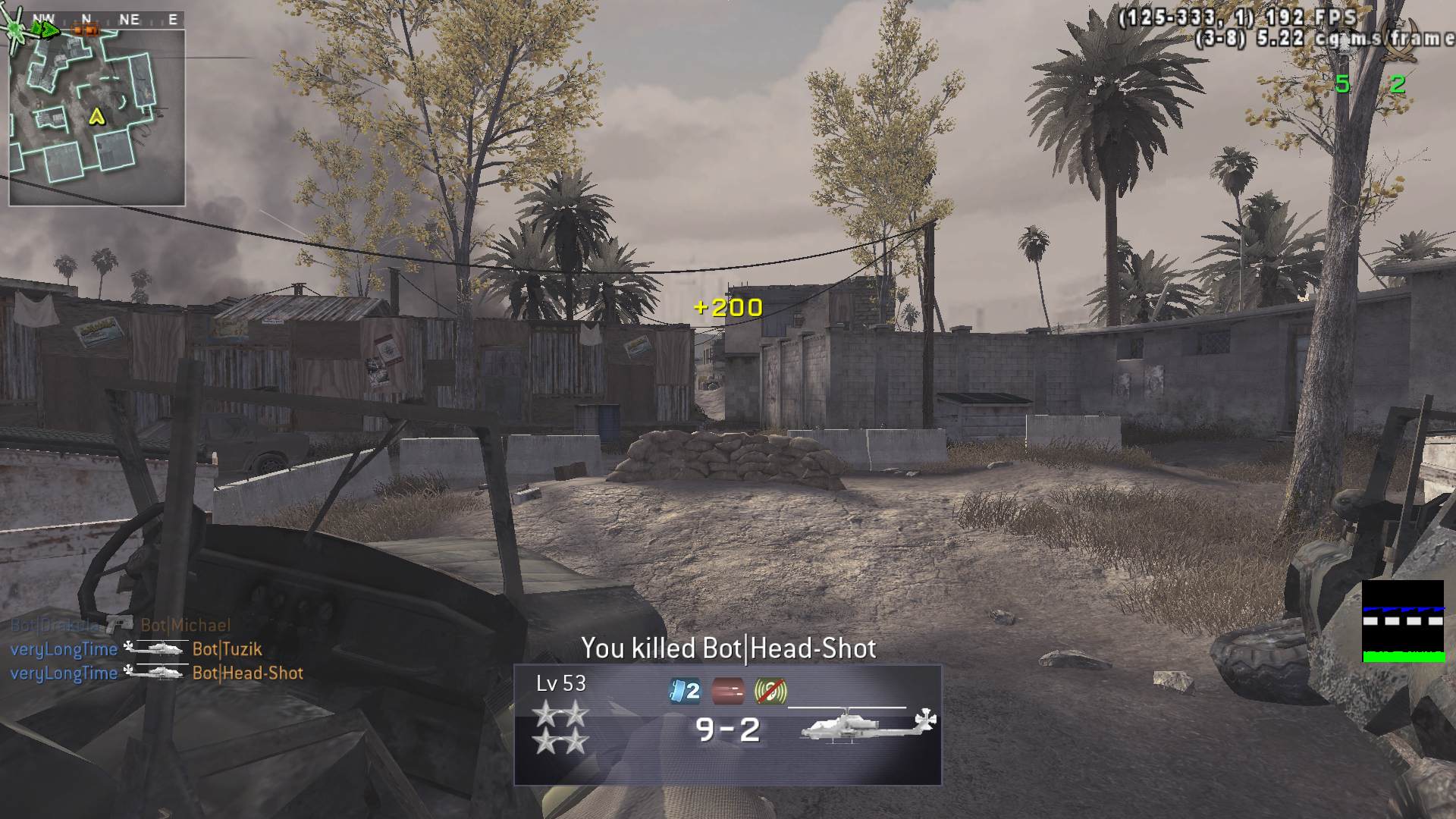Select the yellow player arrow on minimap
The width and height of the screenshot is (1456, 819).
[x=96, y=116]
